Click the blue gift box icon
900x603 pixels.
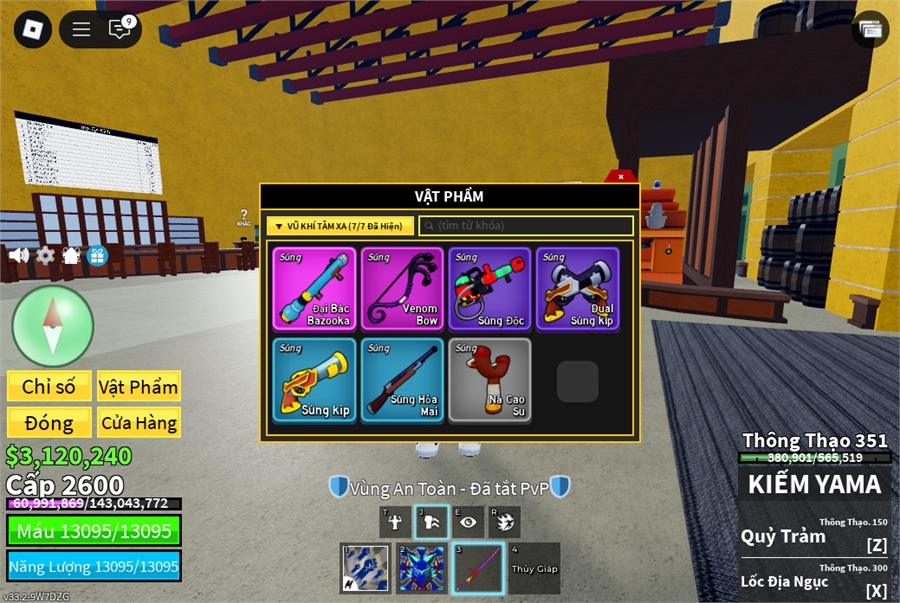coord(97,255)
